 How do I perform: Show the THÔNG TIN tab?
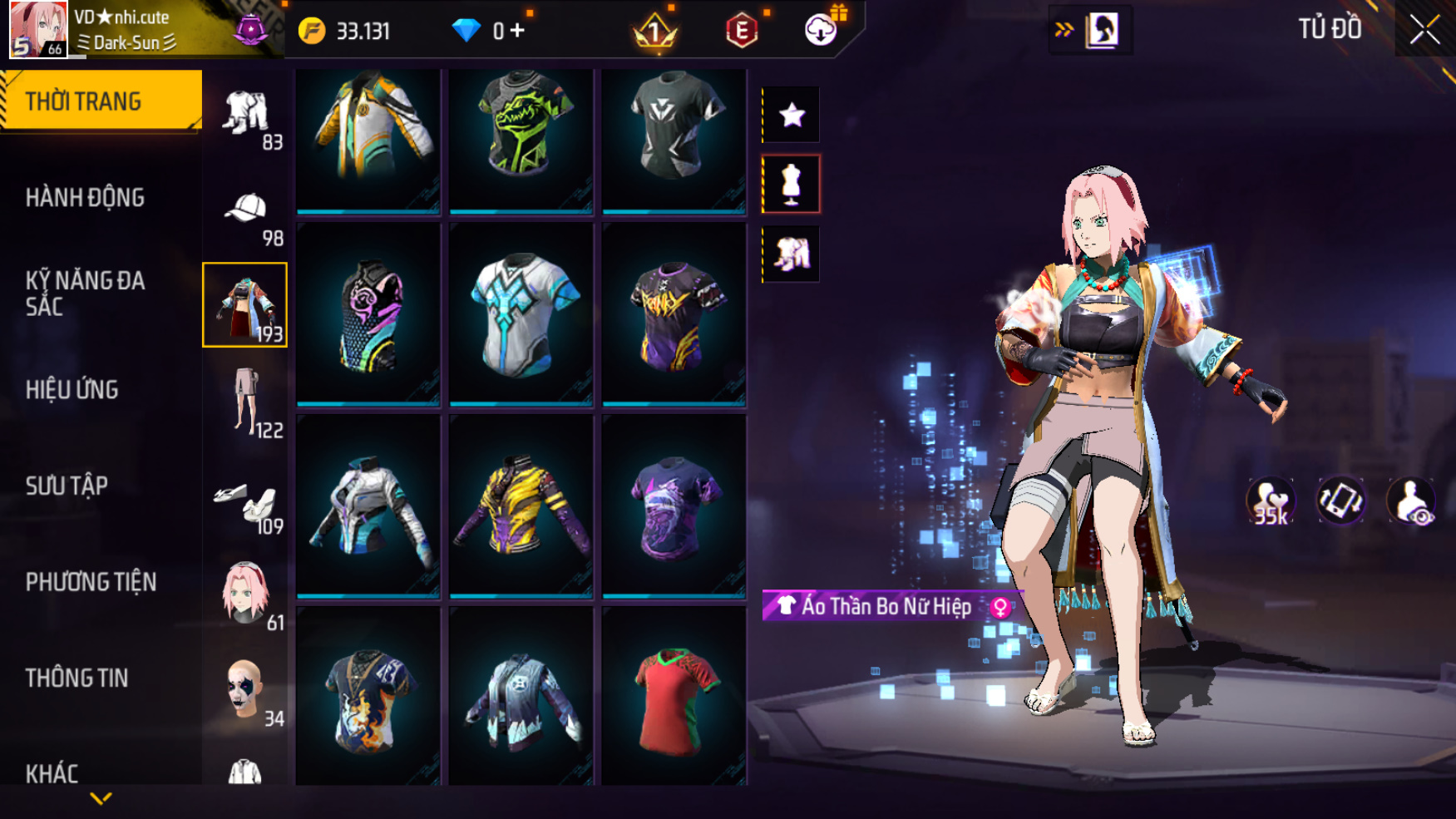click(x=77, y=678)
